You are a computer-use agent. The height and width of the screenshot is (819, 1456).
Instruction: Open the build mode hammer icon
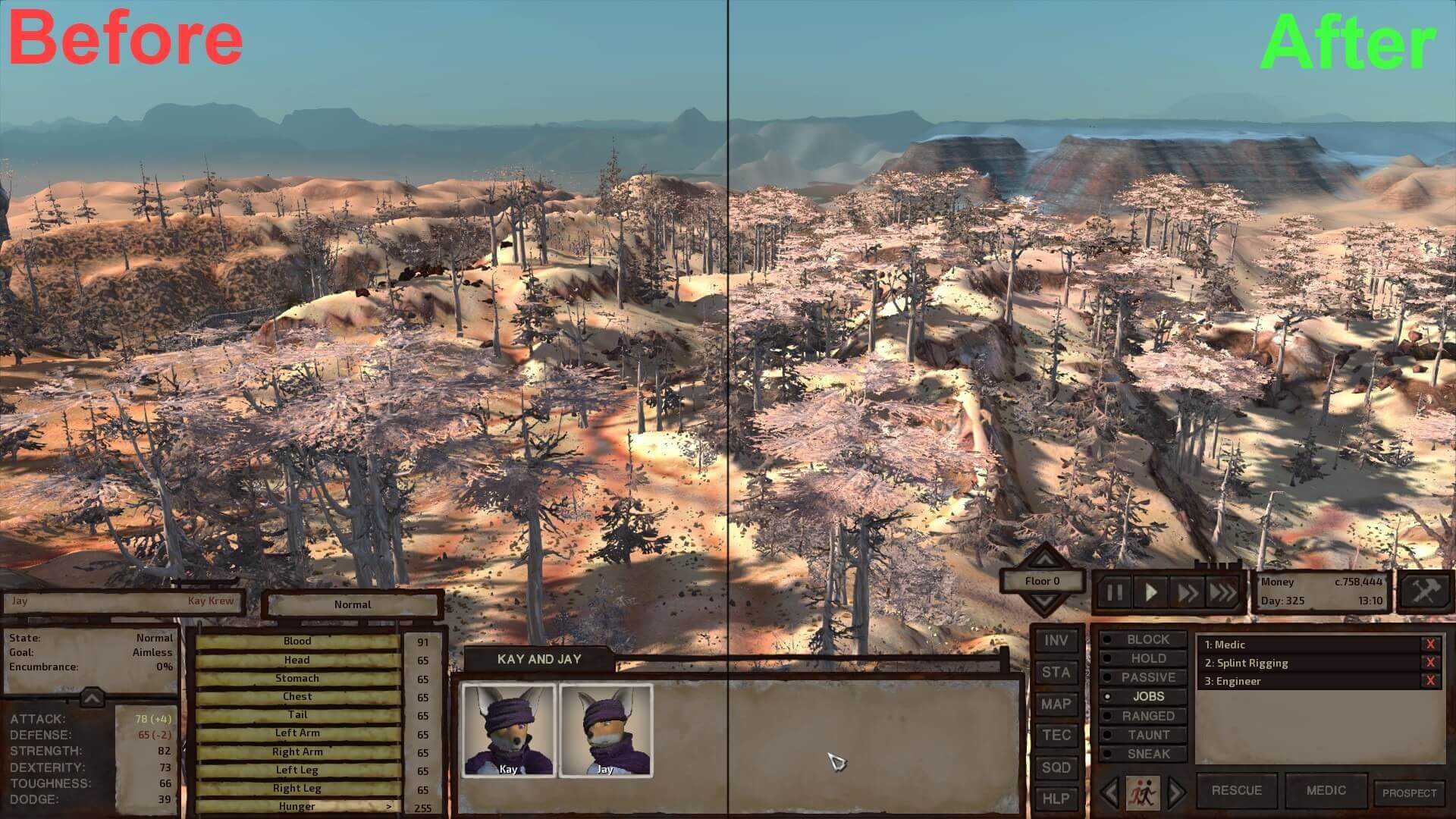coord(1425,591)
